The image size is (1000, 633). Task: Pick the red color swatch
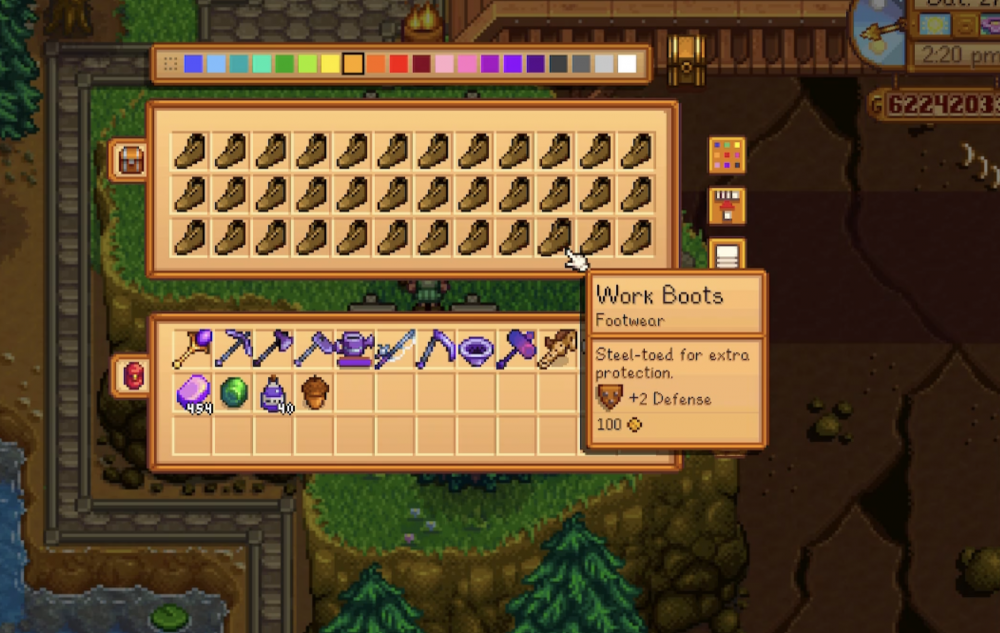pyautogui.click(x=398, y=64)
